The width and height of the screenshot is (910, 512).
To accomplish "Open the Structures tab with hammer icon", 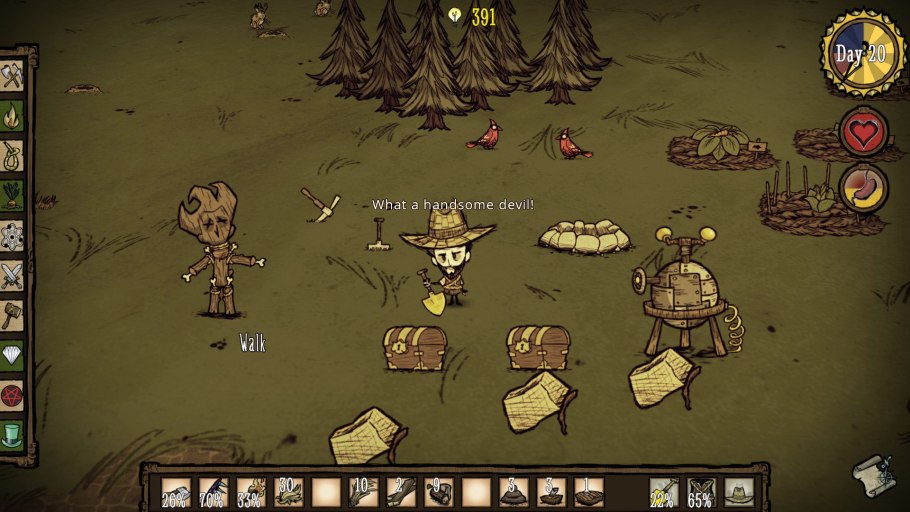I will pos(12,316).
